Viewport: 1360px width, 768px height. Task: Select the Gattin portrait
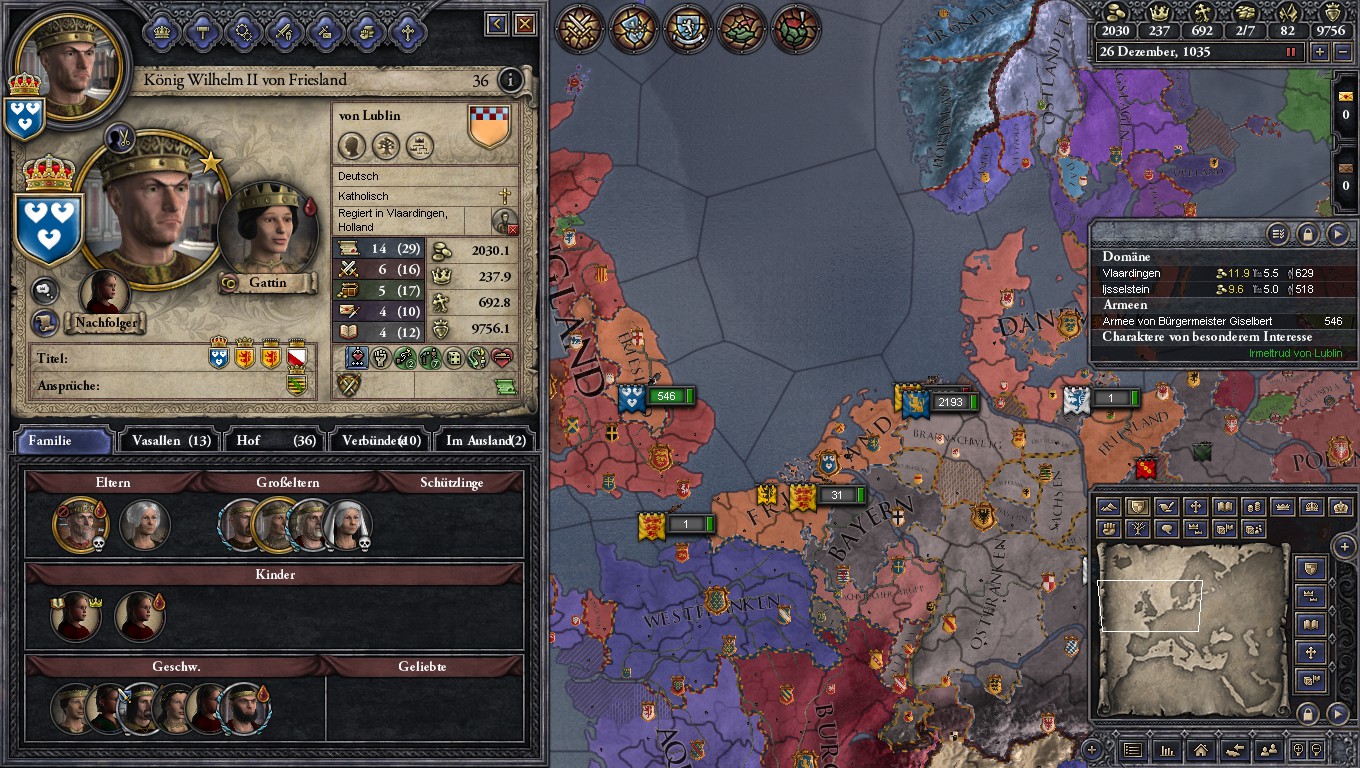(267, 233)
